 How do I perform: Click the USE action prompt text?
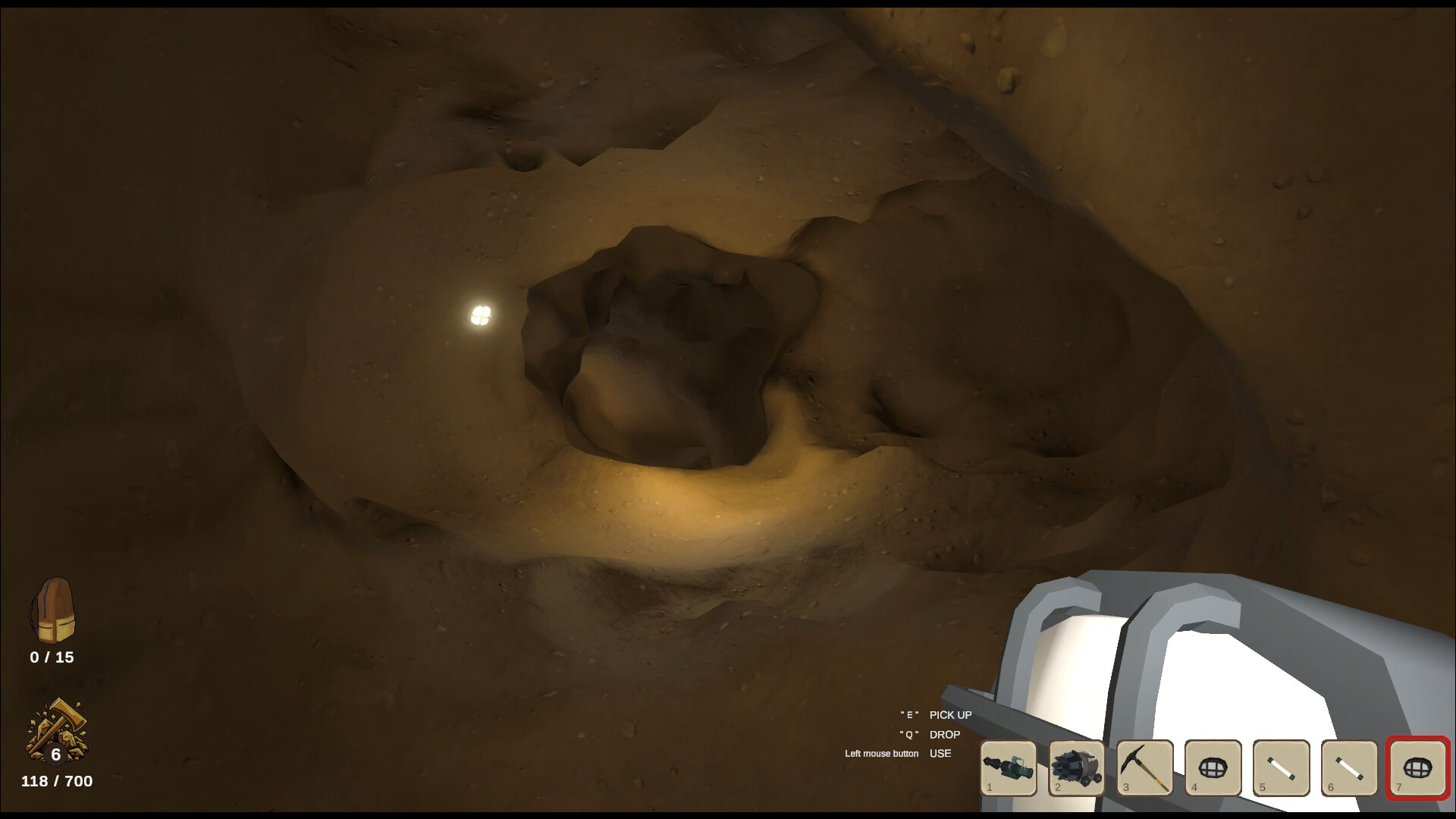(x=940, y=753)
